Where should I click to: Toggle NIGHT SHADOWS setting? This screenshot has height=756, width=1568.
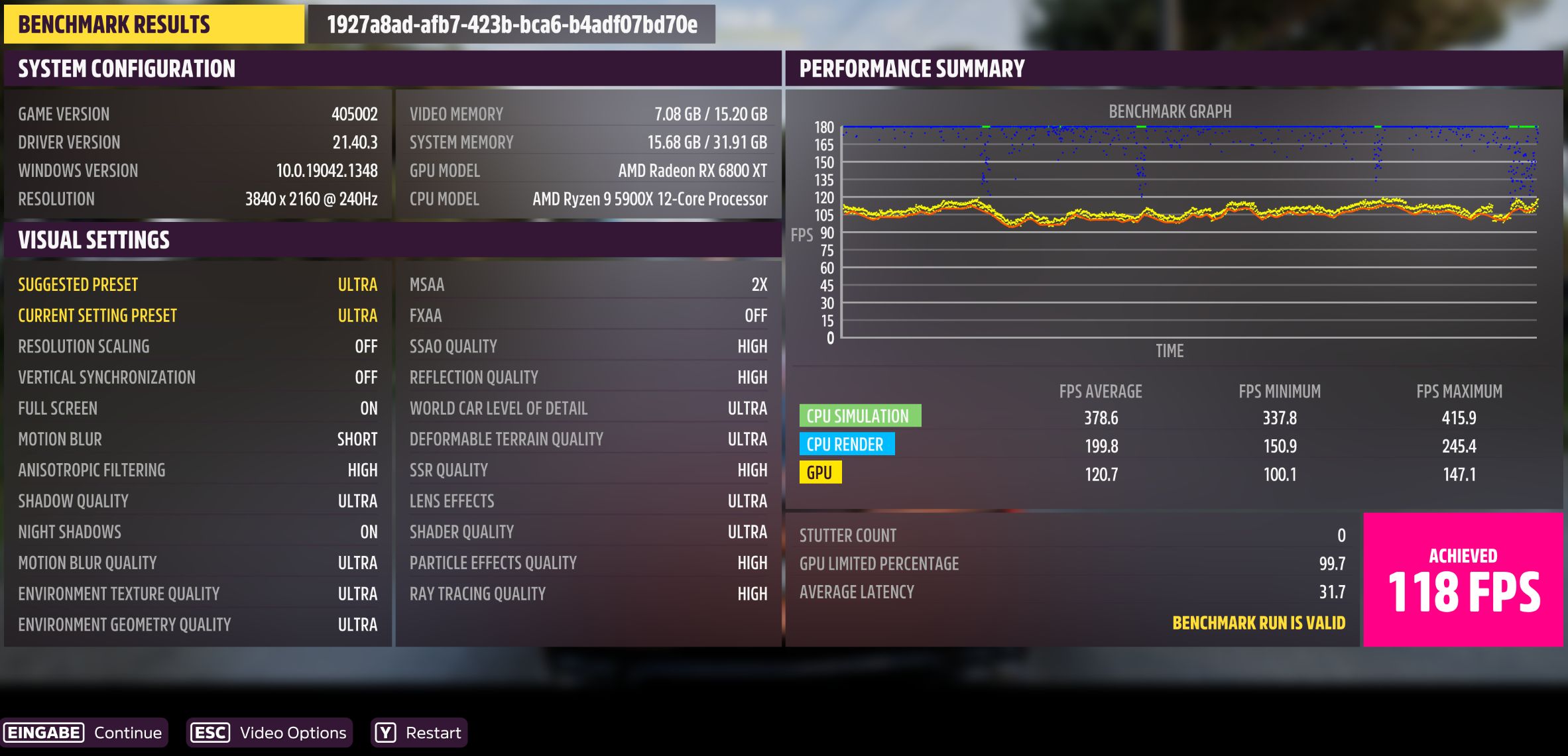click(x=197, y=531)
